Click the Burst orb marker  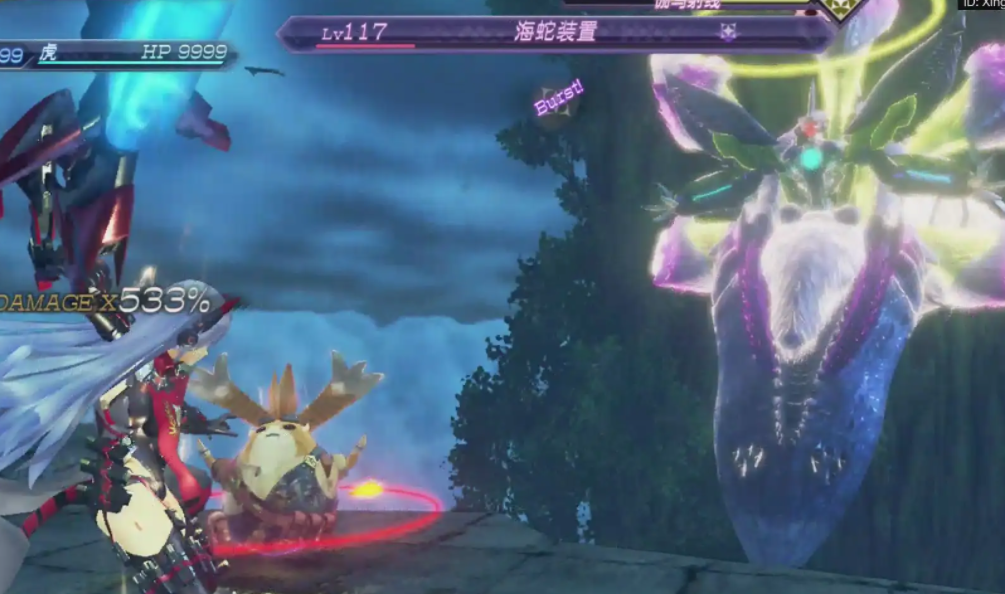tap(558, 102)
